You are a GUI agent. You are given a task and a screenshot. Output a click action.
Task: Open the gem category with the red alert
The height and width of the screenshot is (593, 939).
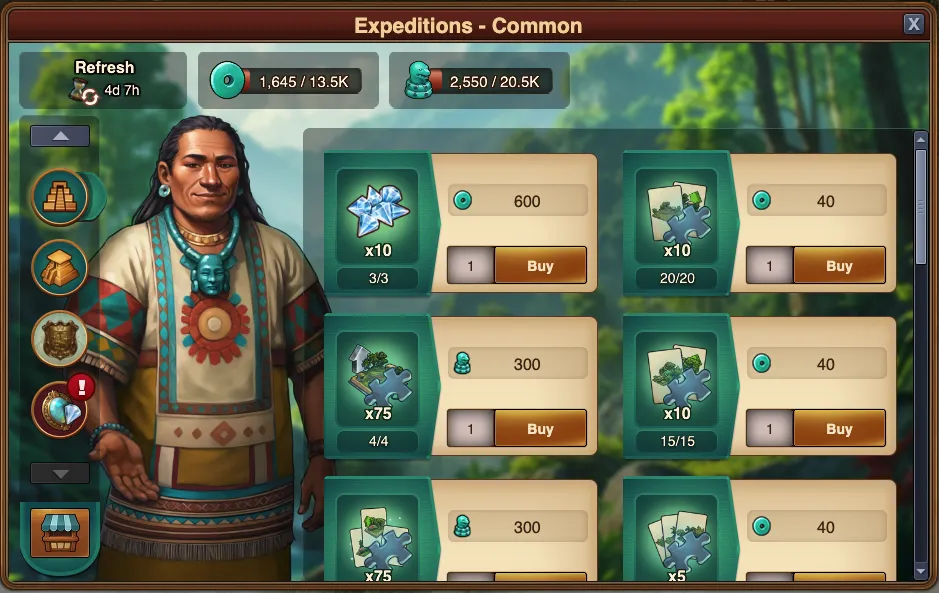tap(60, 408)
